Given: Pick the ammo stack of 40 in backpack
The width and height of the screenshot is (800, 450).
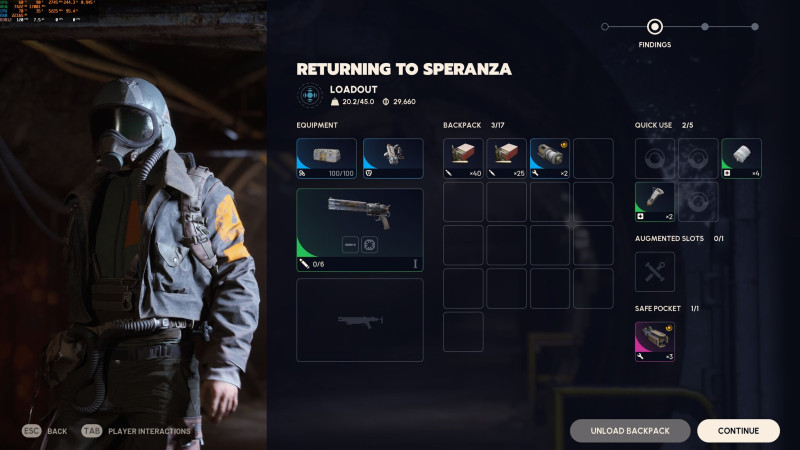Looking at the screenshot, I should tap(463, 158).
